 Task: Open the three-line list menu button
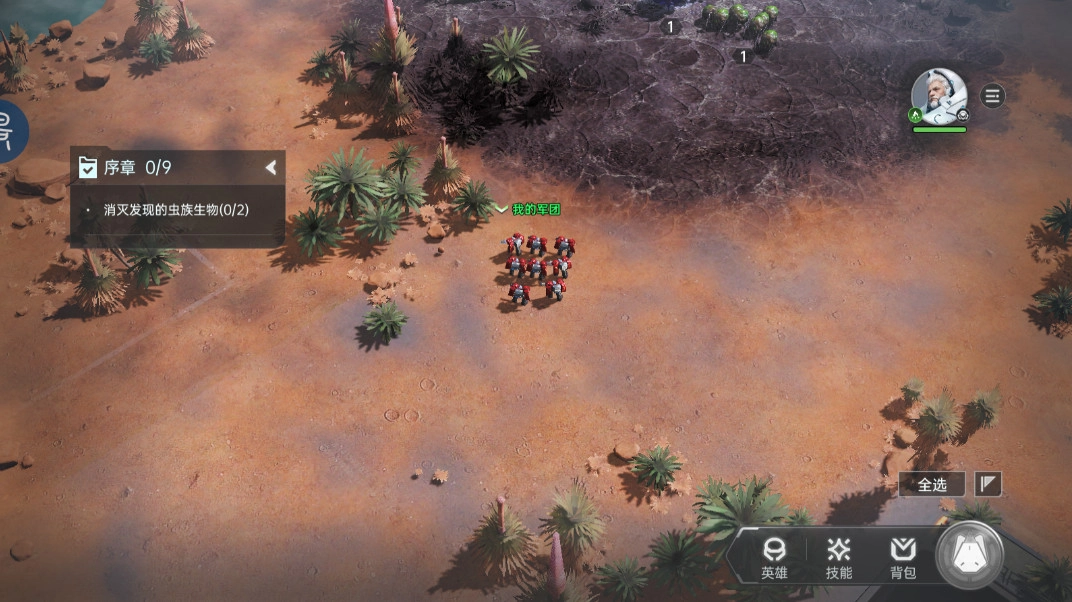tap(992, 96)
